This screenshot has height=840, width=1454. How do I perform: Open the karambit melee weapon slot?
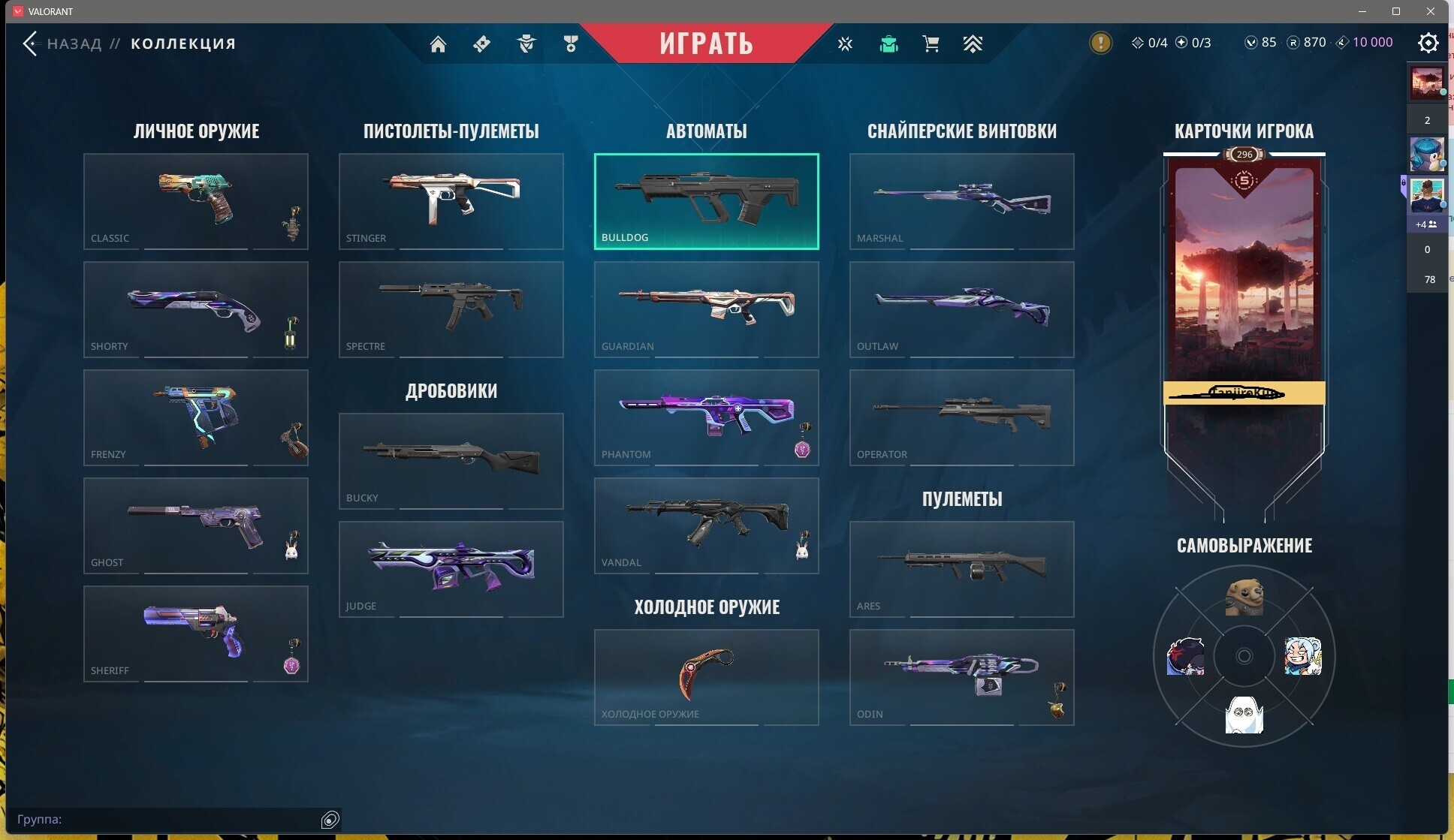tap(706, 677)
